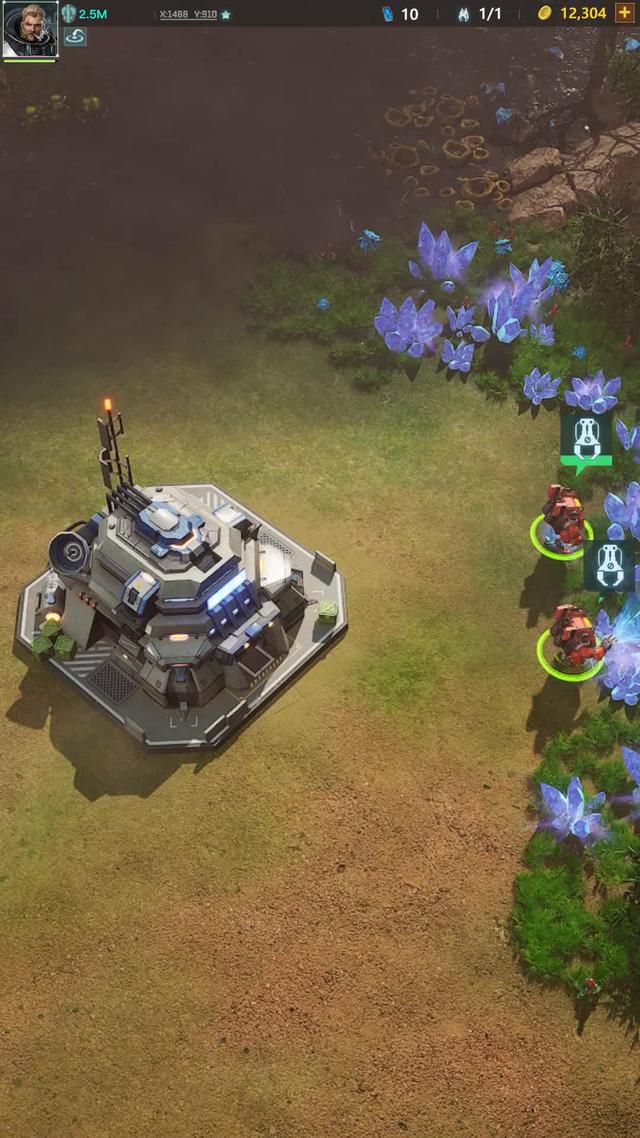Screen dimensions: 640x1138
Task: Open the commander portrait profile
Action: click(30, 30)
